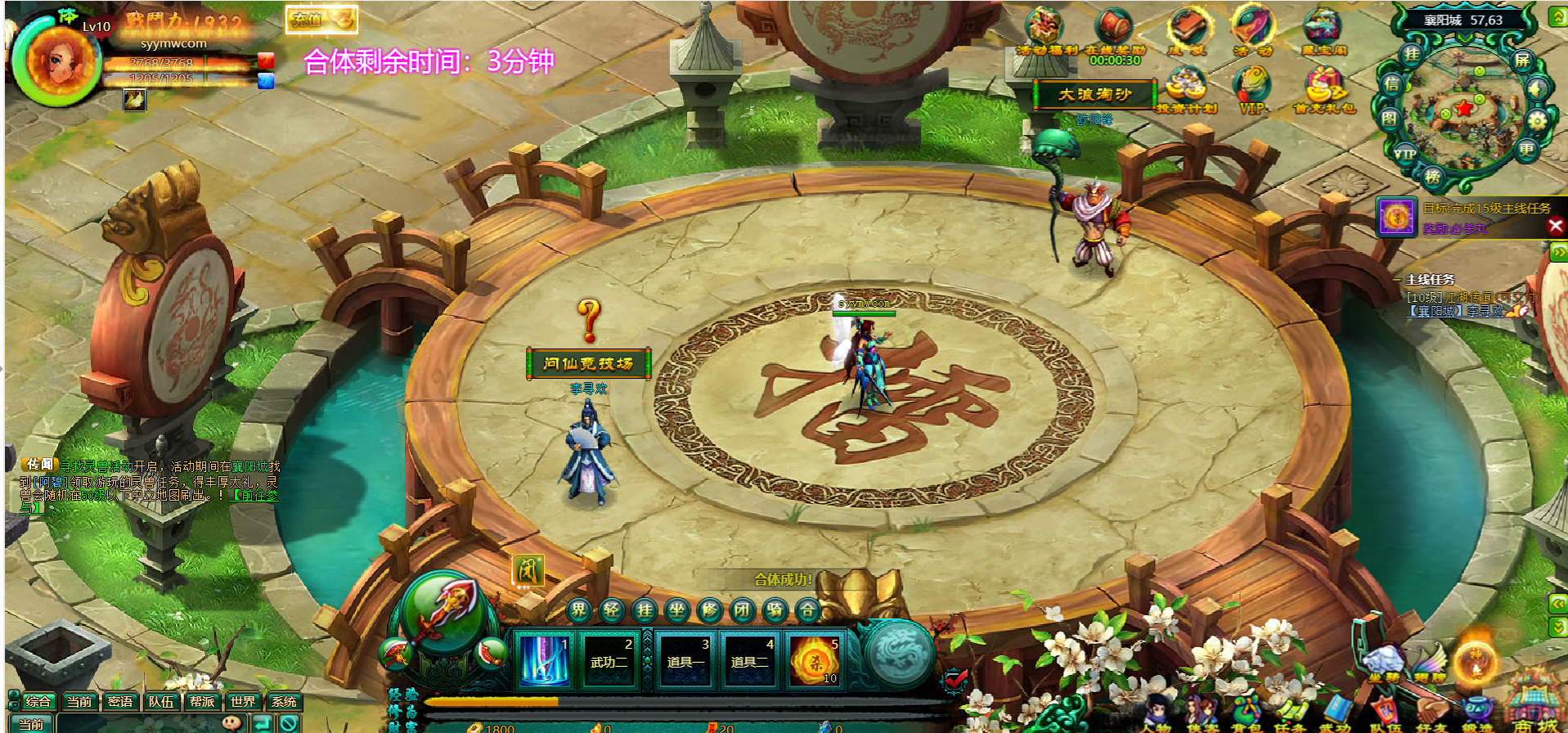Screen dimensions: 1568x733
Task: Click the 骑 mount button
Action: [775, 609]
